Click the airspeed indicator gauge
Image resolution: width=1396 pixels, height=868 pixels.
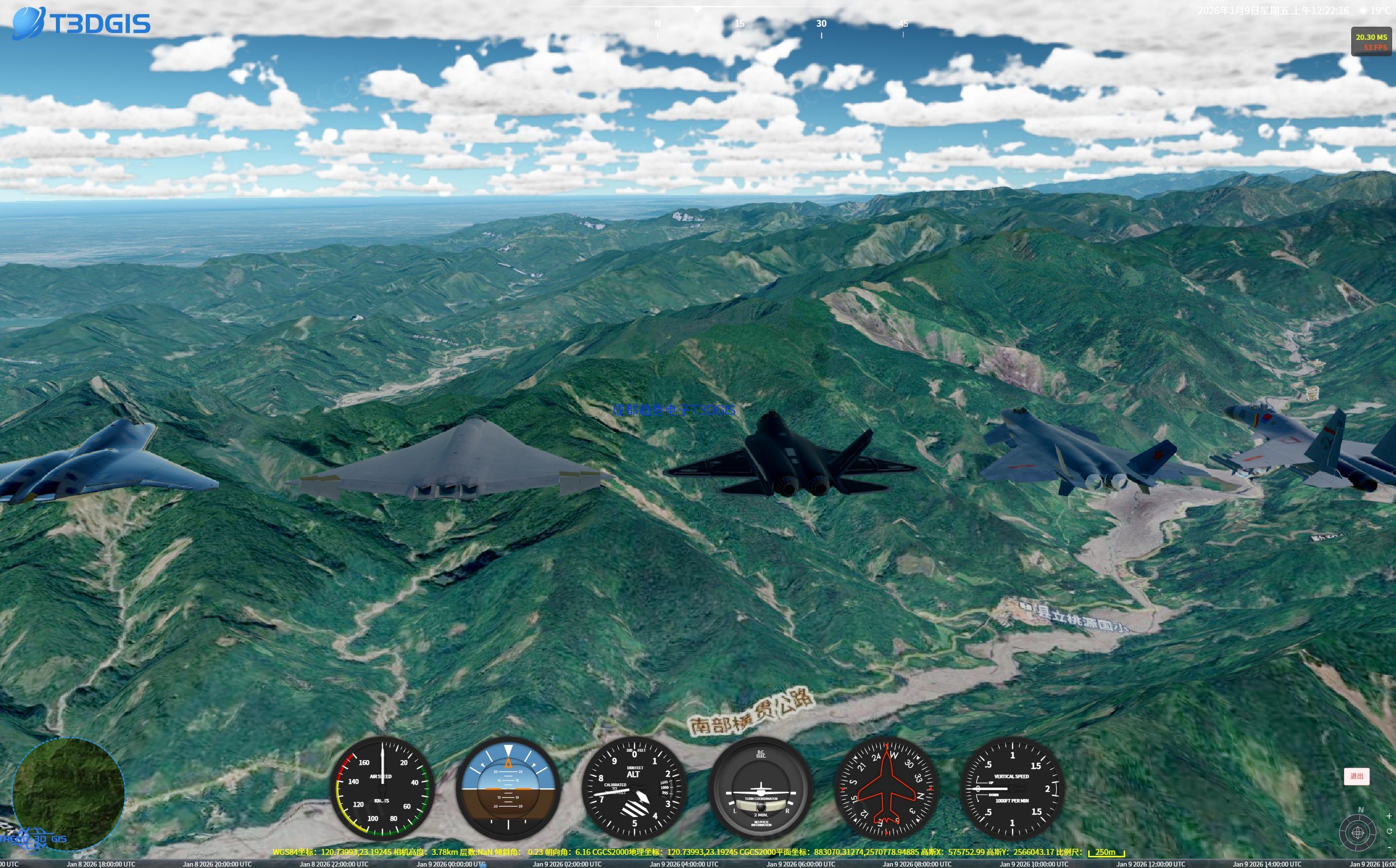point(382,788)
